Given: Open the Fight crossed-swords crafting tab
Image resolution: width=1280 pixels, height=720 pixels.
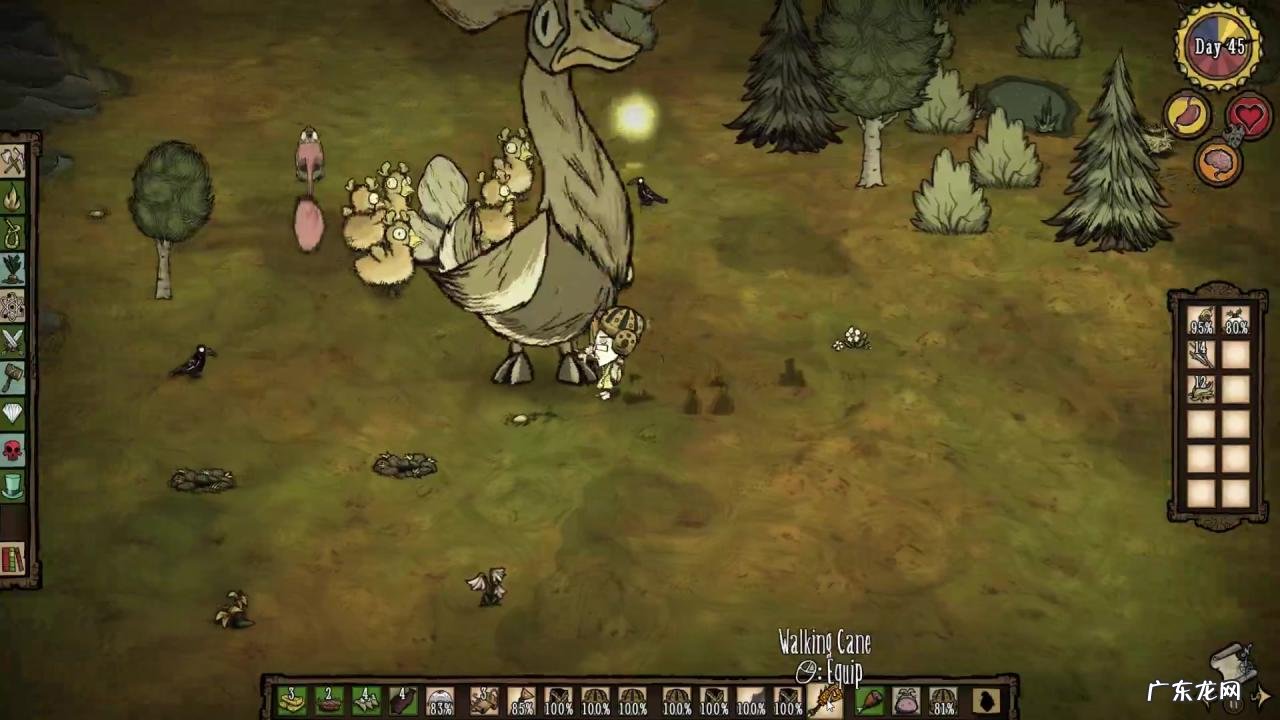Looking at the screenshot, I should (13, 341).
